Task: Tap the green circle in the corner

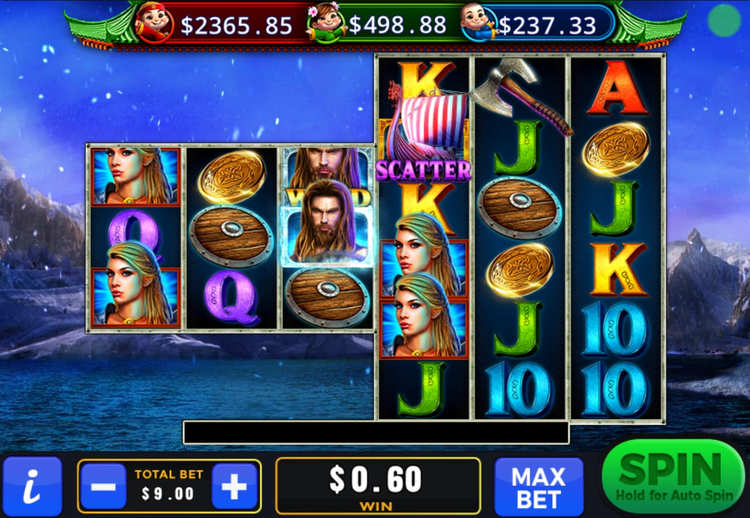Action: click(723, 19)
